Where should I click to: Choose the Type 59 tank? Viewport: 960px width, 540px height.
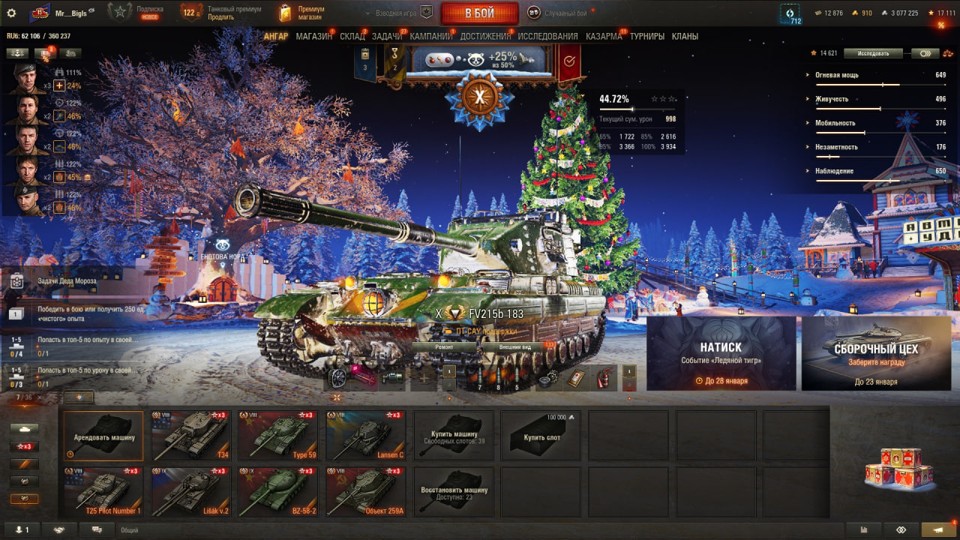278,435
